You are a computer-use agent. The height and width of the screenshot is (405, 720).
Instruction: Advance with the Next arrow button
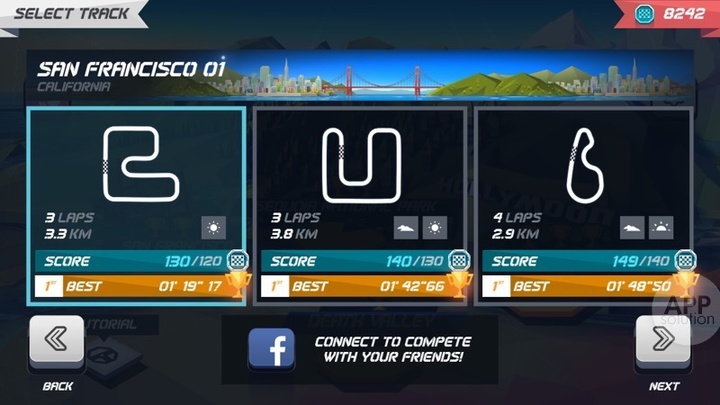click(664, 345)
